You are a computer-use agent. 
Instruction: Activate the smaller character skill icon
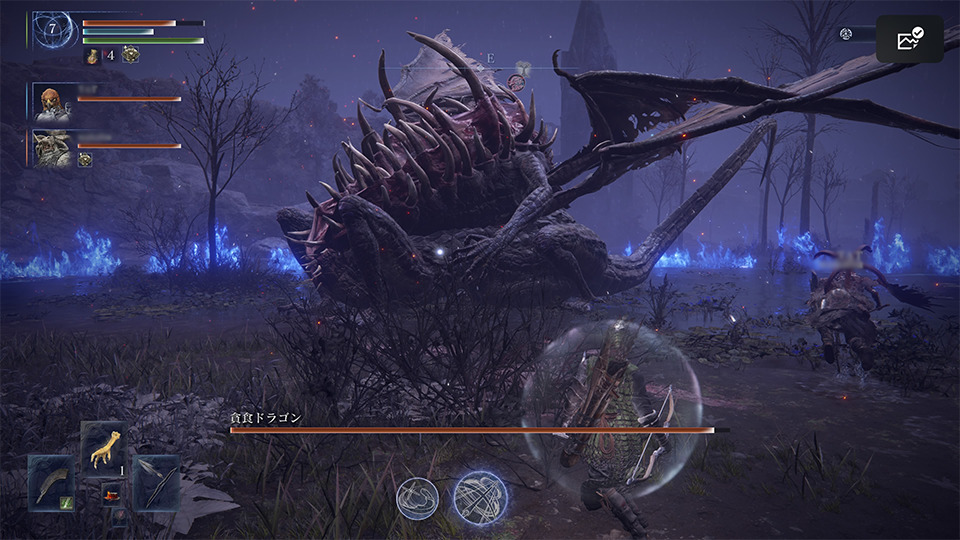click(x=417, y=499)
